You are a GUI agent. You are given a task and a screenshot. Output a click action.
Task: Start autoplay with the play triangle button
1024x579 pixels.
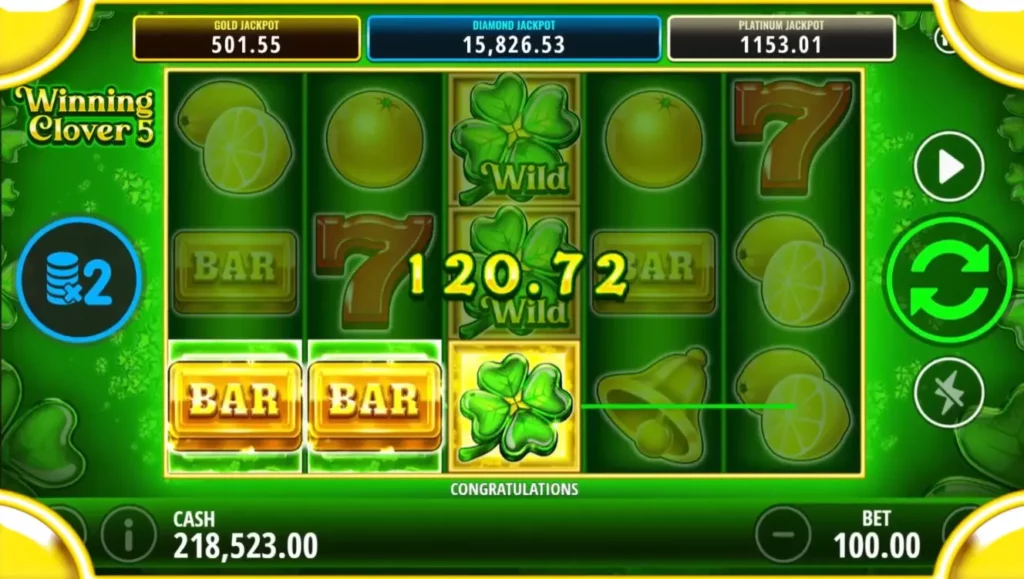[948, 166]
